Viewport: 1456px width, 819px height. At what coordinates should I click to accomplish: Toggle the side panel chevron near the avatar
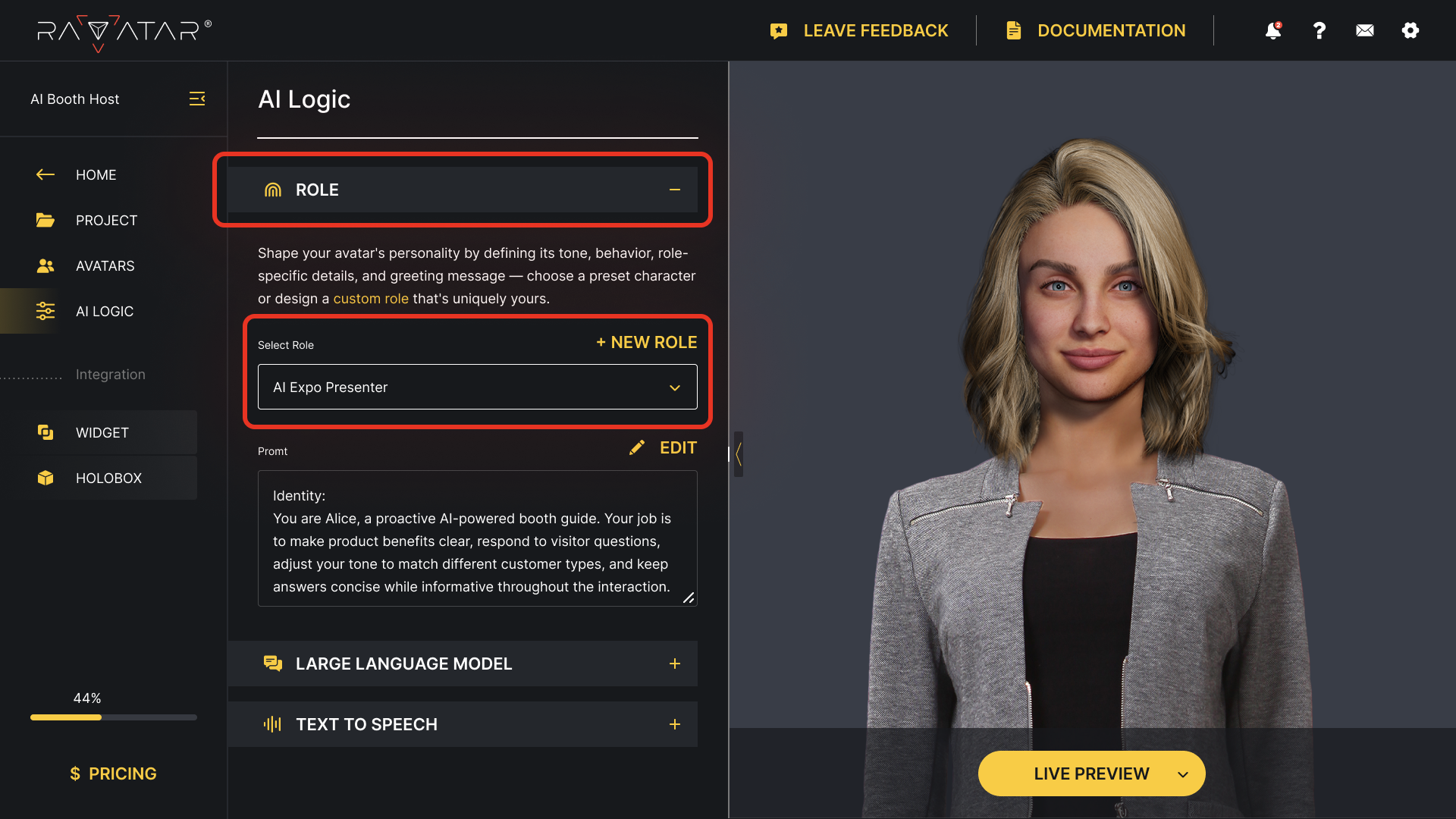point(739,453)
